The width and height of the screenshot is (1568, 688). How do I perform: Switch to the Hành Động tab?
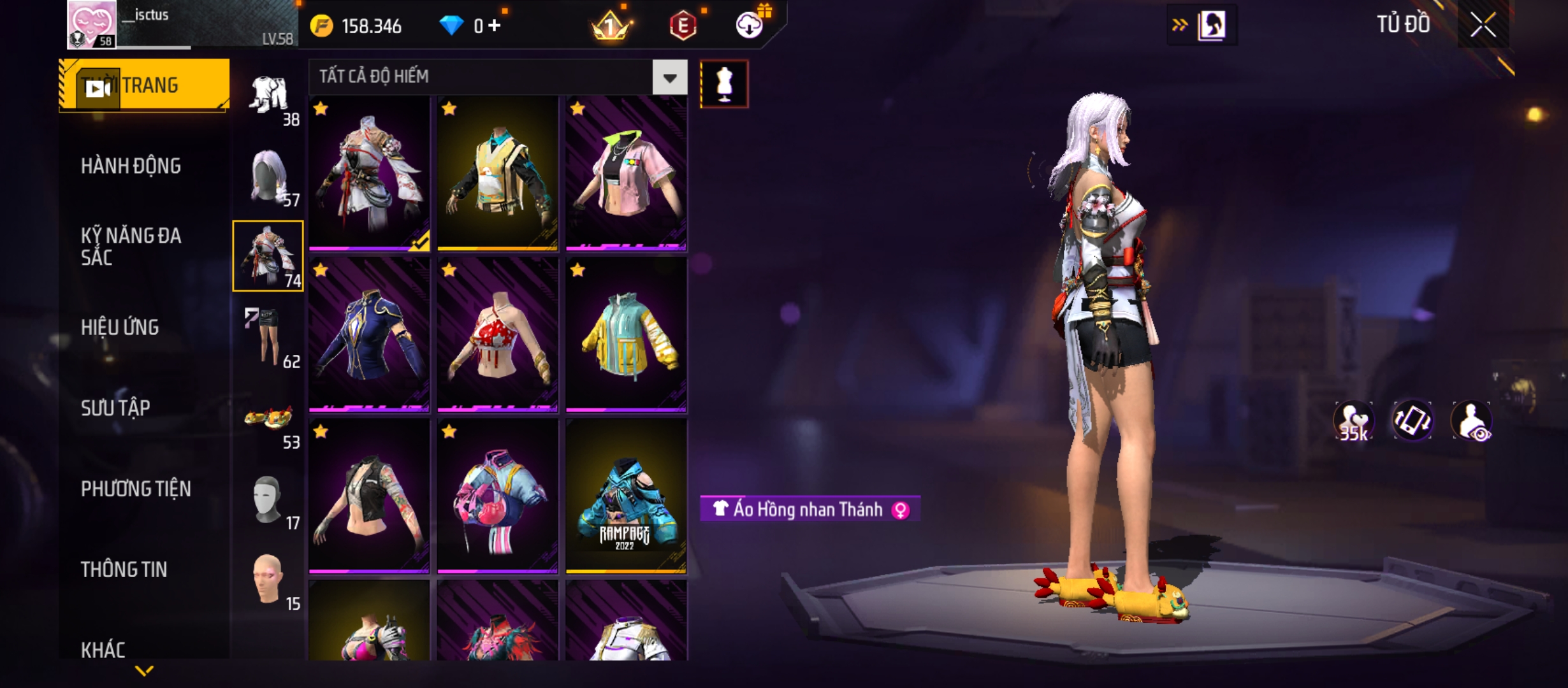(x=131, y=166)
